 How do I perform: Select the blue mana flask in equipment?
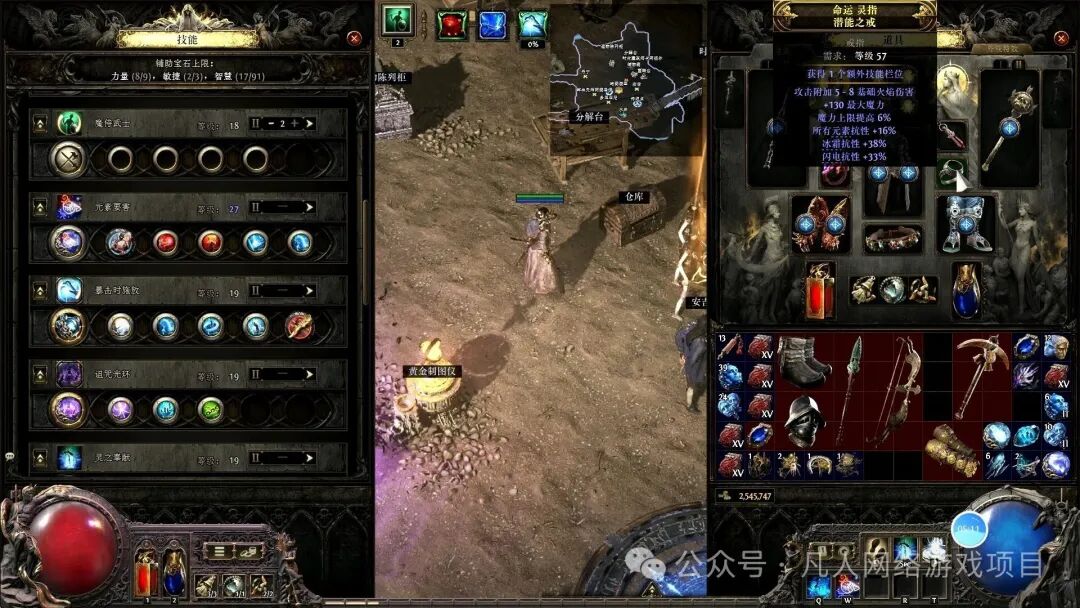(966, 289)
